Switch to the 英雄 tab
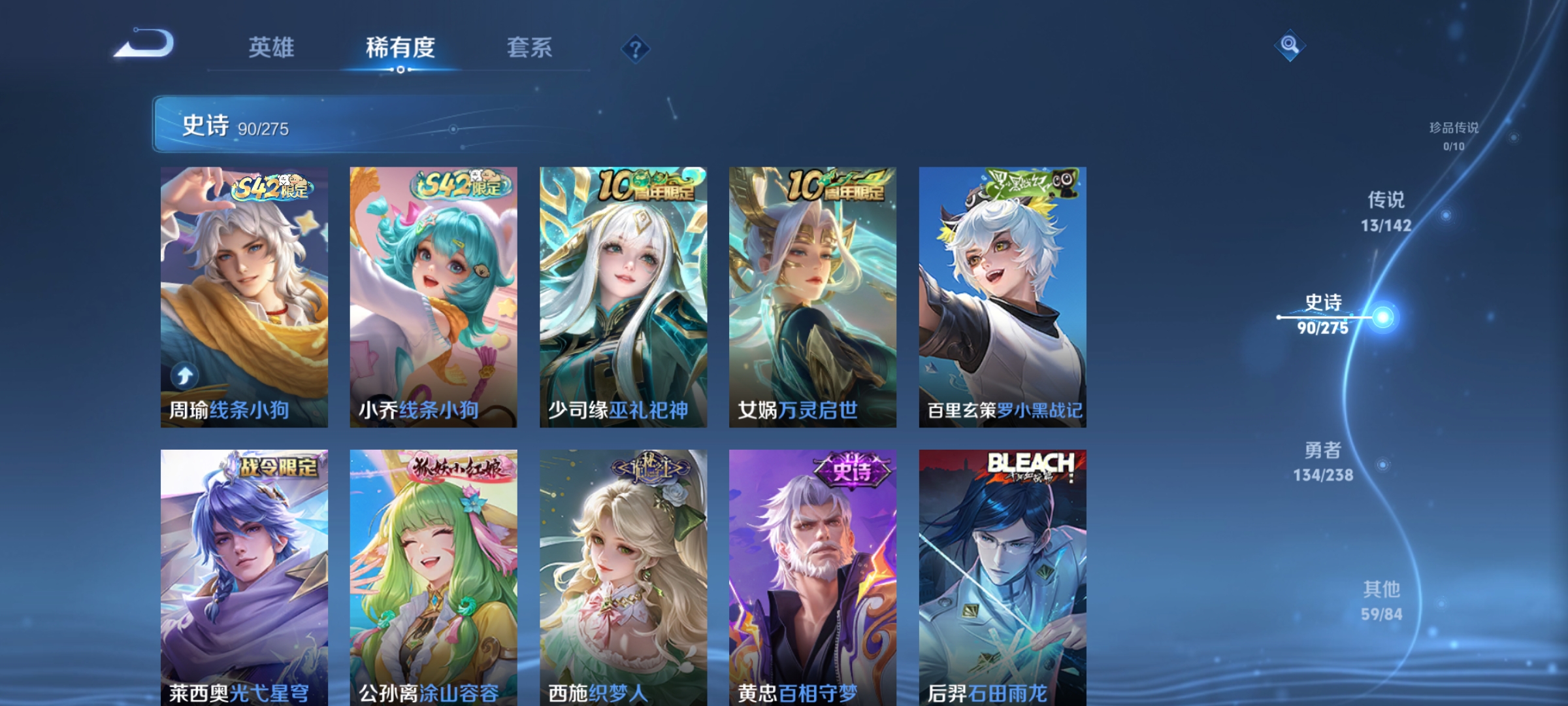 (271, 47)
